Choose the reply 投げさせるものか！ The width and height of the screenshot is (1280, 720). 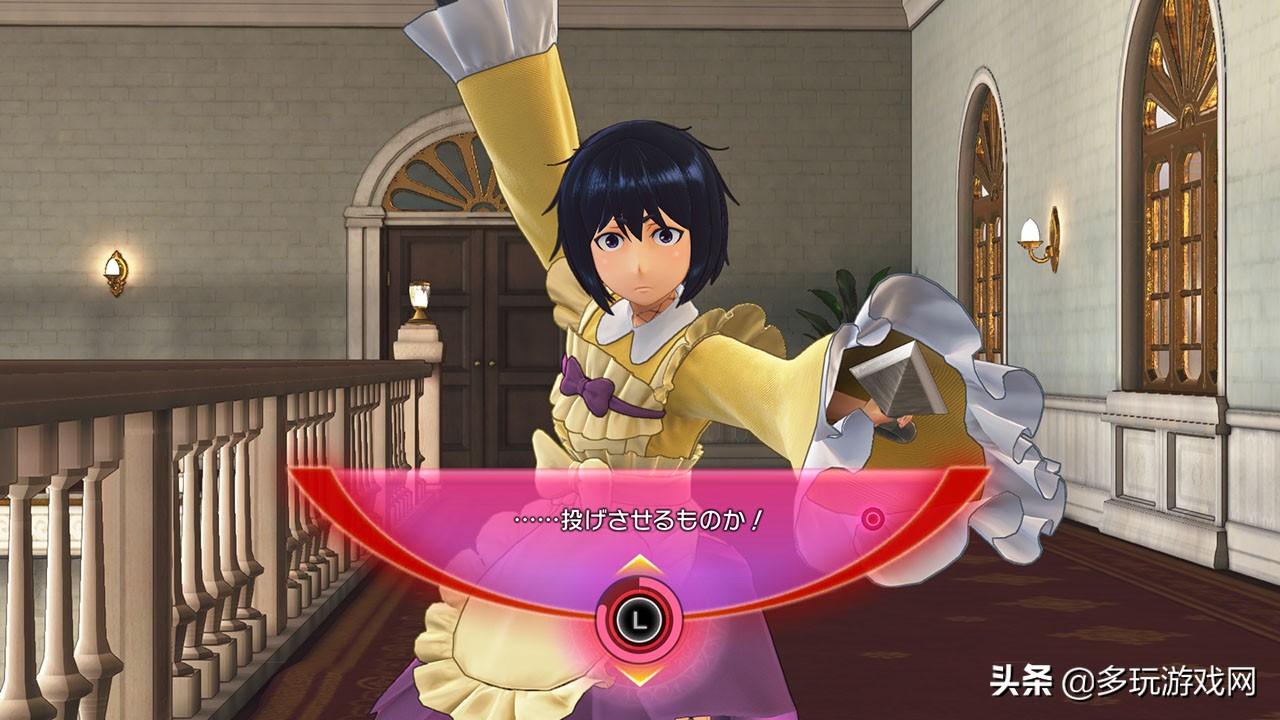coord(638,521)
